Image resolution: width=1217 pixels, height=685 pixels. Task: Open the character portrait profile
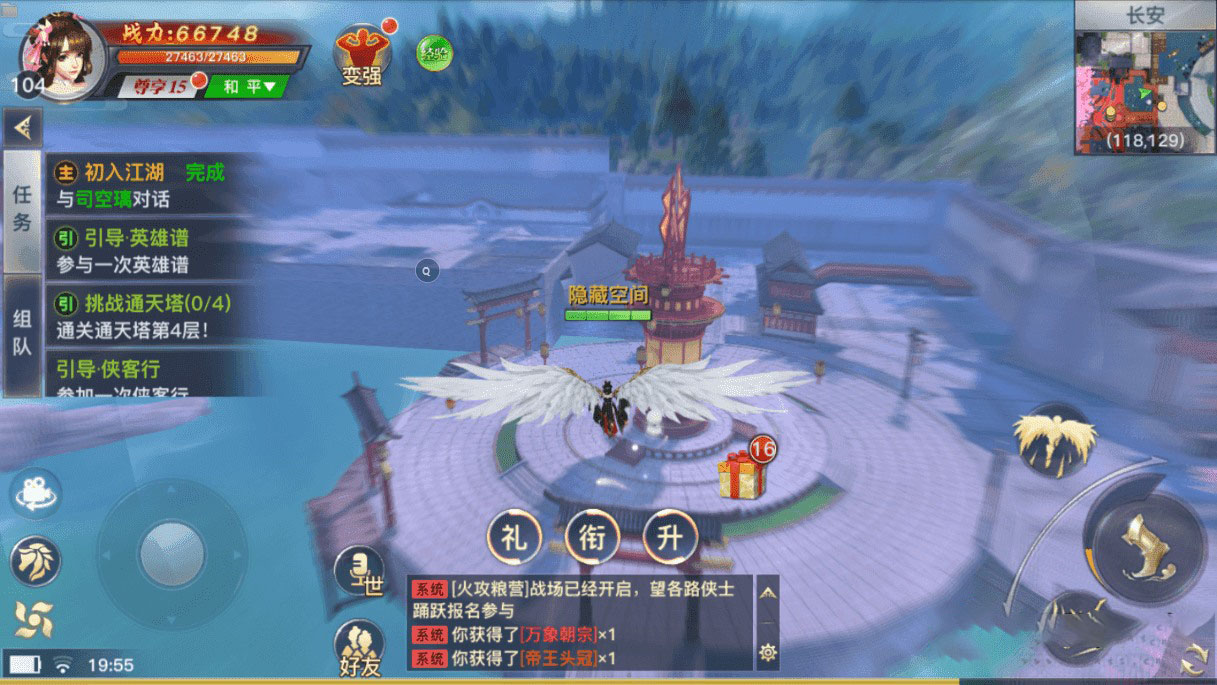coord(64,57)
